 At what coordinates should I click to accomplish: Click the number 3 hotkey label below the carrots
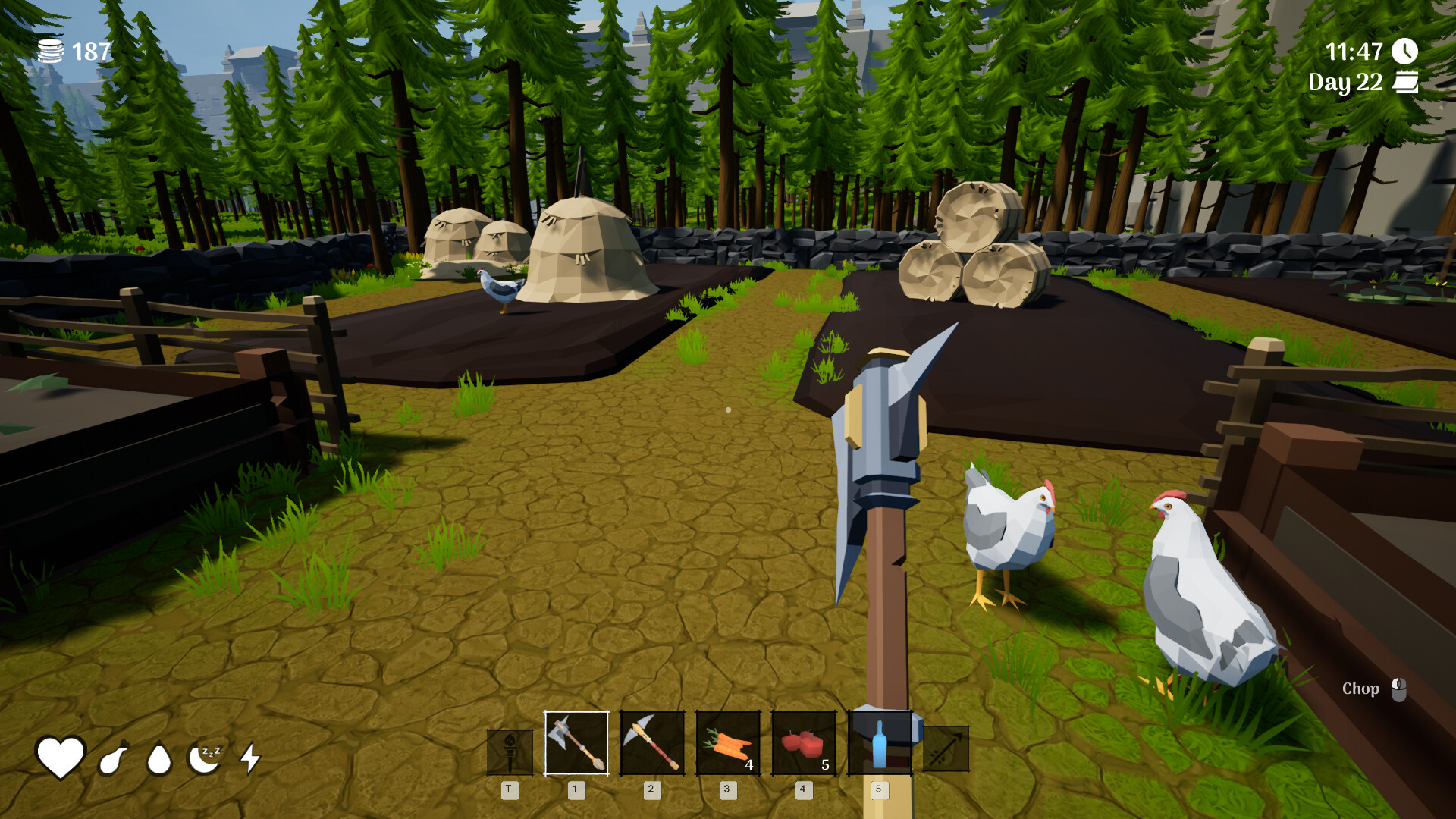[x=727, y=789]
